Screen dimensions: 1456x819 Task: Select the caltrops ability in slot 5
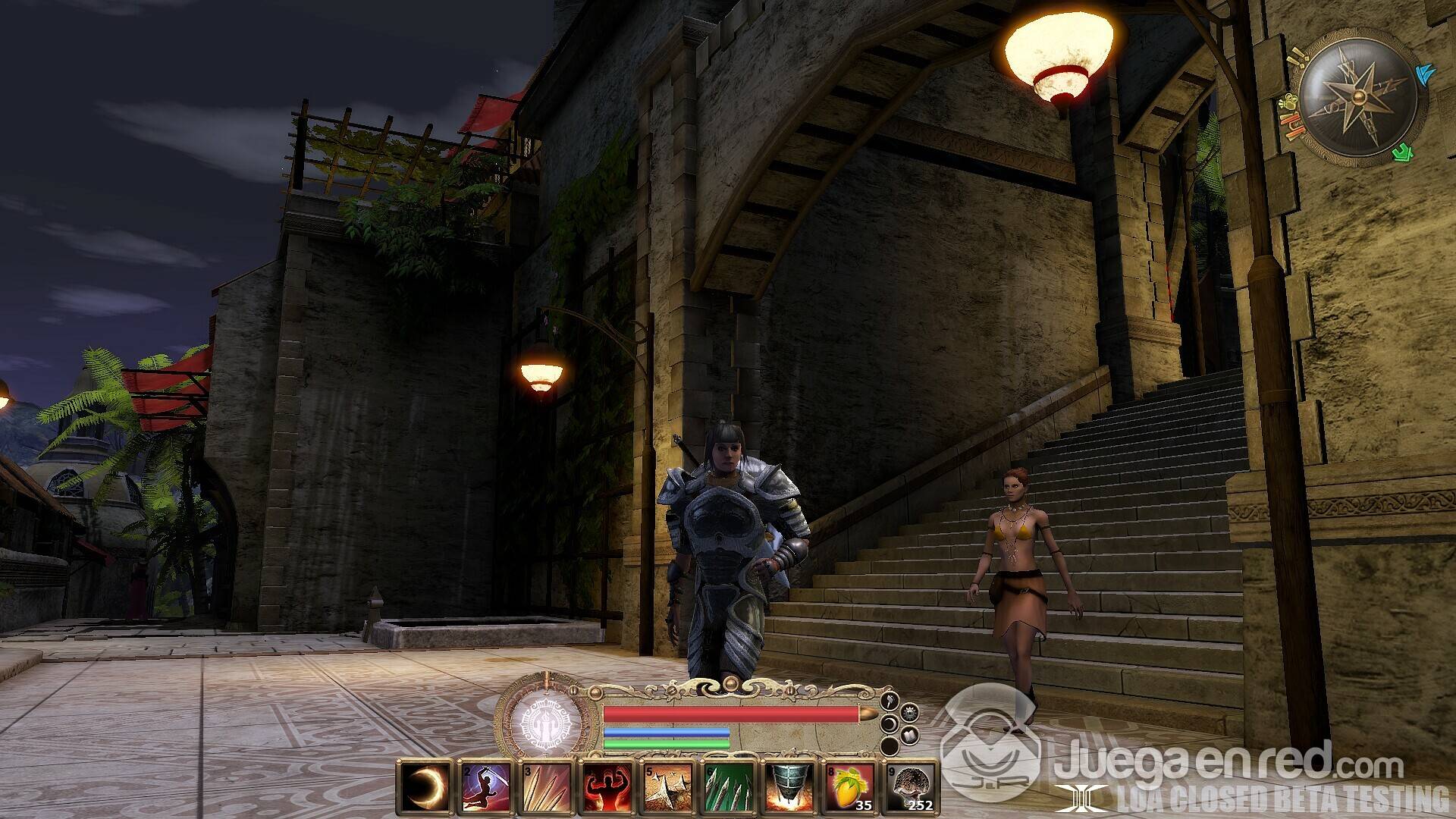(x=667, y=786)
